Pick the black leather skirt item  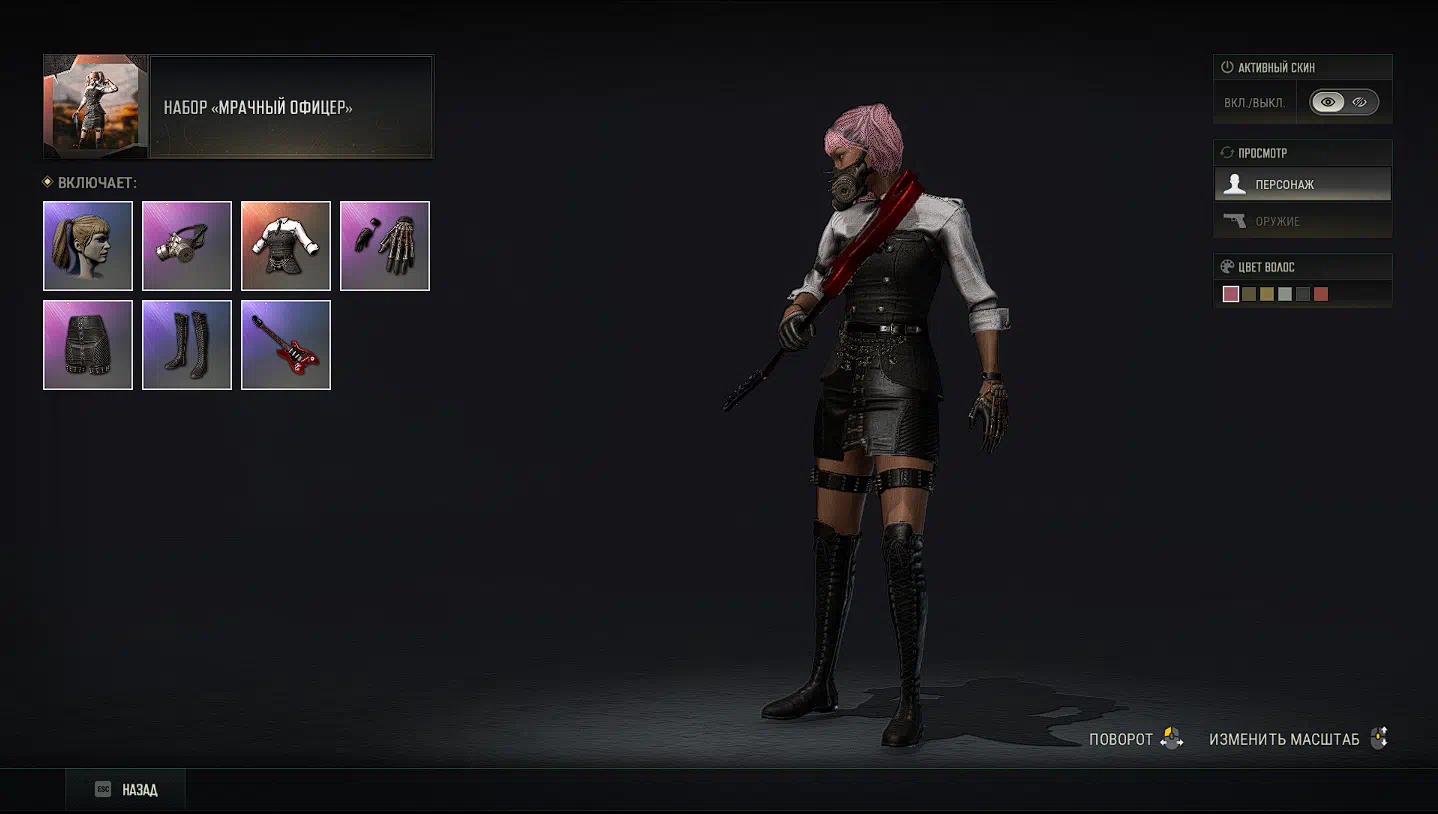point(88,345)
